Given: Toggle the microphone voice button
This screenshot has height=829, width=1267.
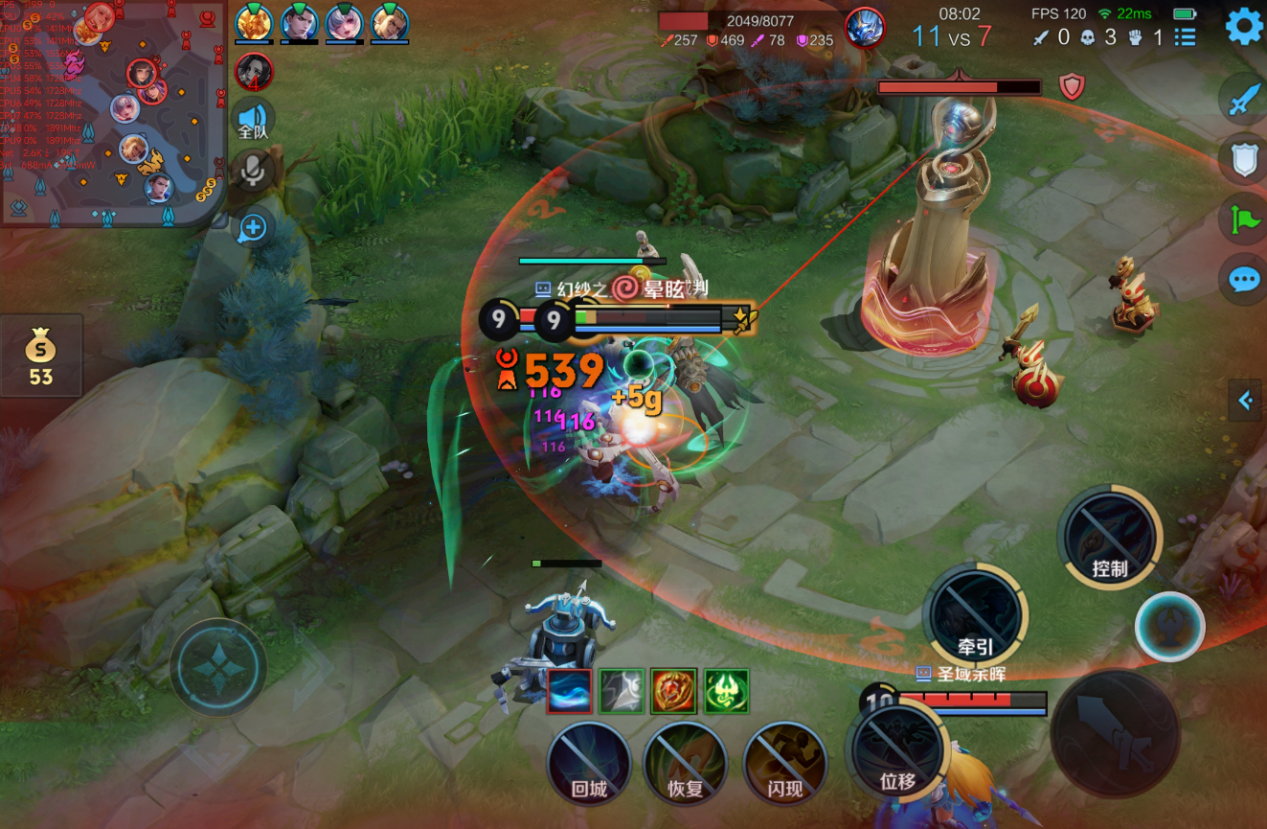Looking at the screenshot, I should tap(253, 171).
